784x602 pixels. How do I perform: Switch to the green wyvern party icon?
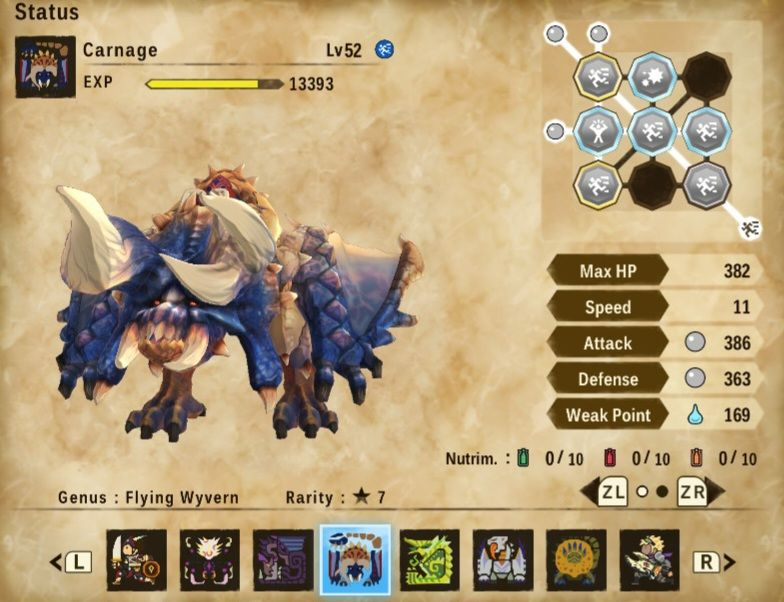430,559
